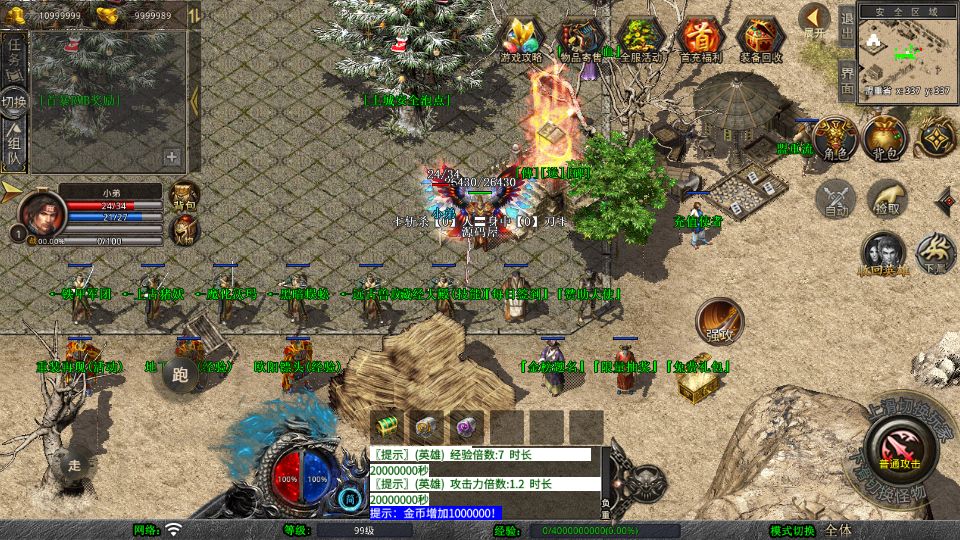
Task: Open the 物品寄售 consignment icon
Action: click(580, 40)
